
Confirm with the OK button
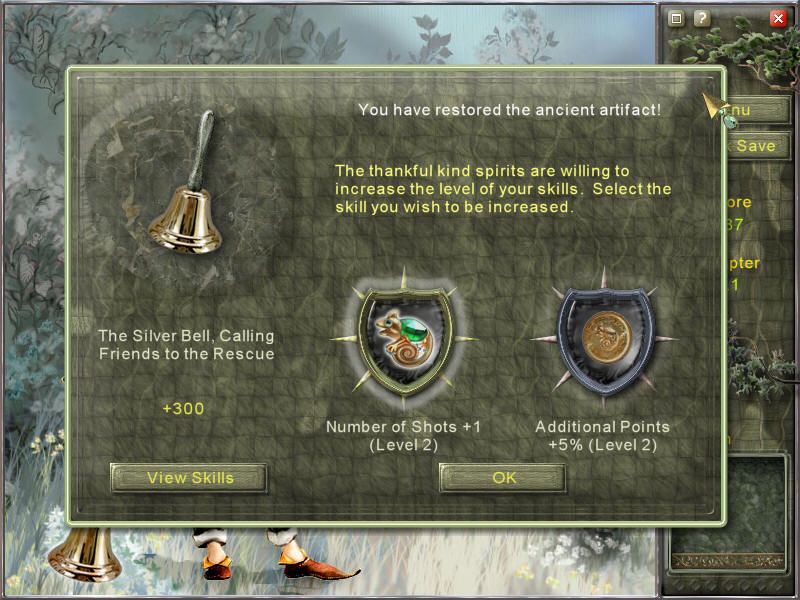point(504,478)
